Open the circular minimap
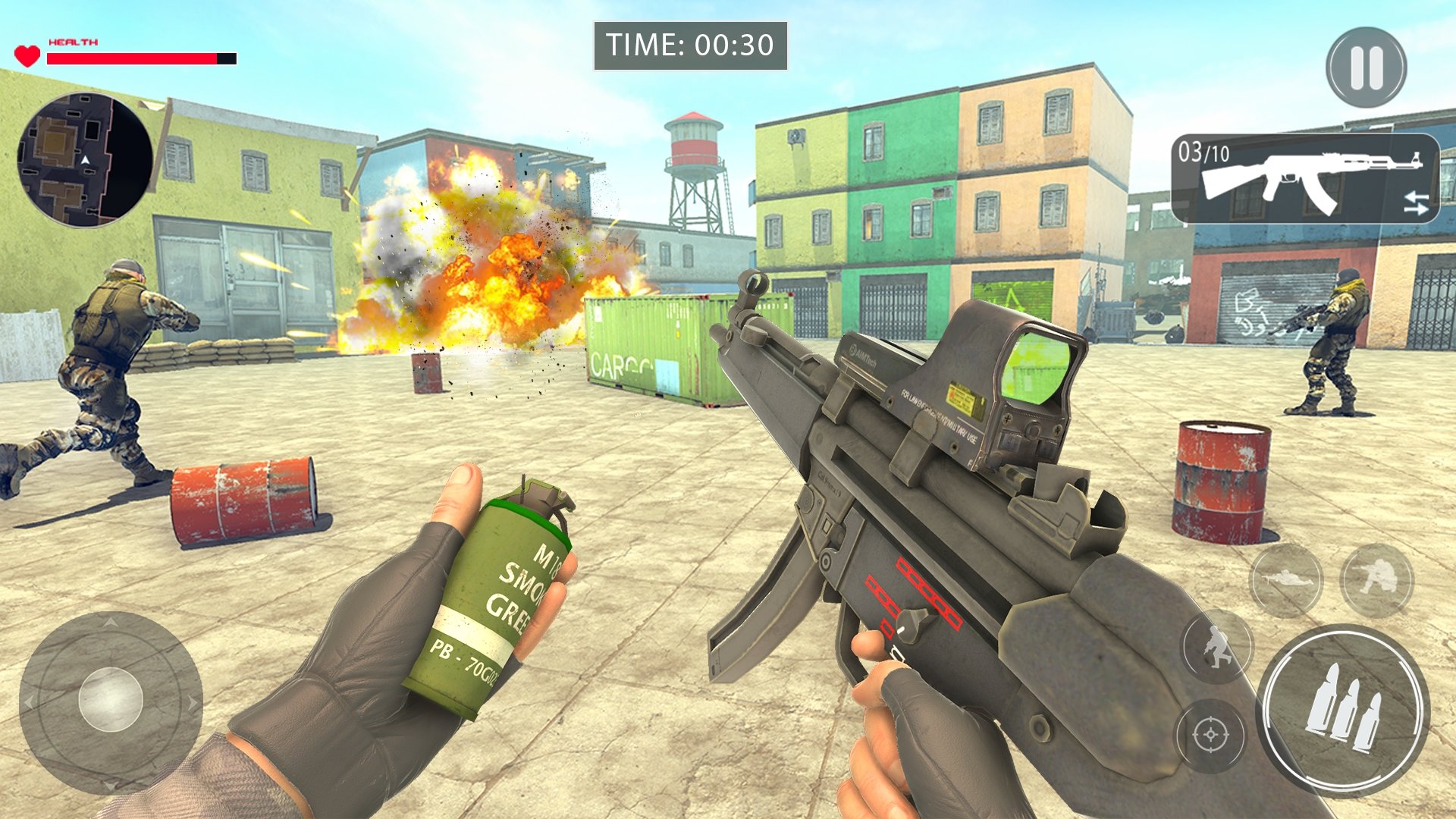The image size is (1456, 819). [x=85, y=159]
